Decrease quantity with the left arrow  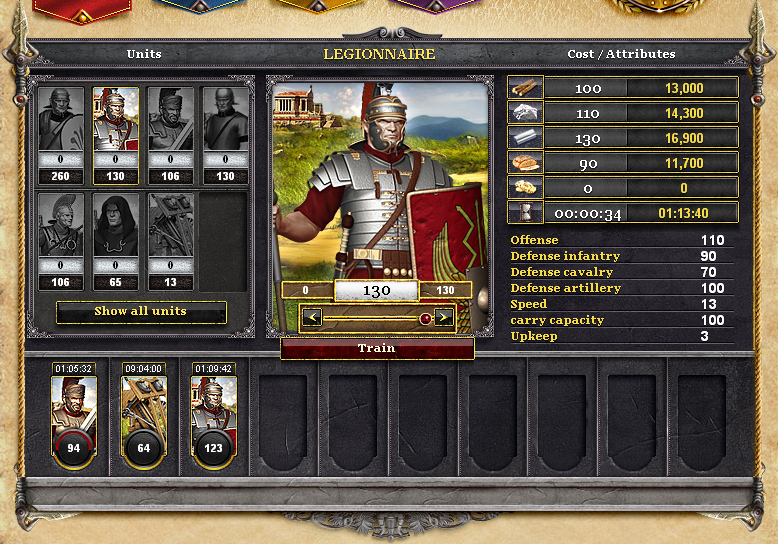(x=312, y=318)
